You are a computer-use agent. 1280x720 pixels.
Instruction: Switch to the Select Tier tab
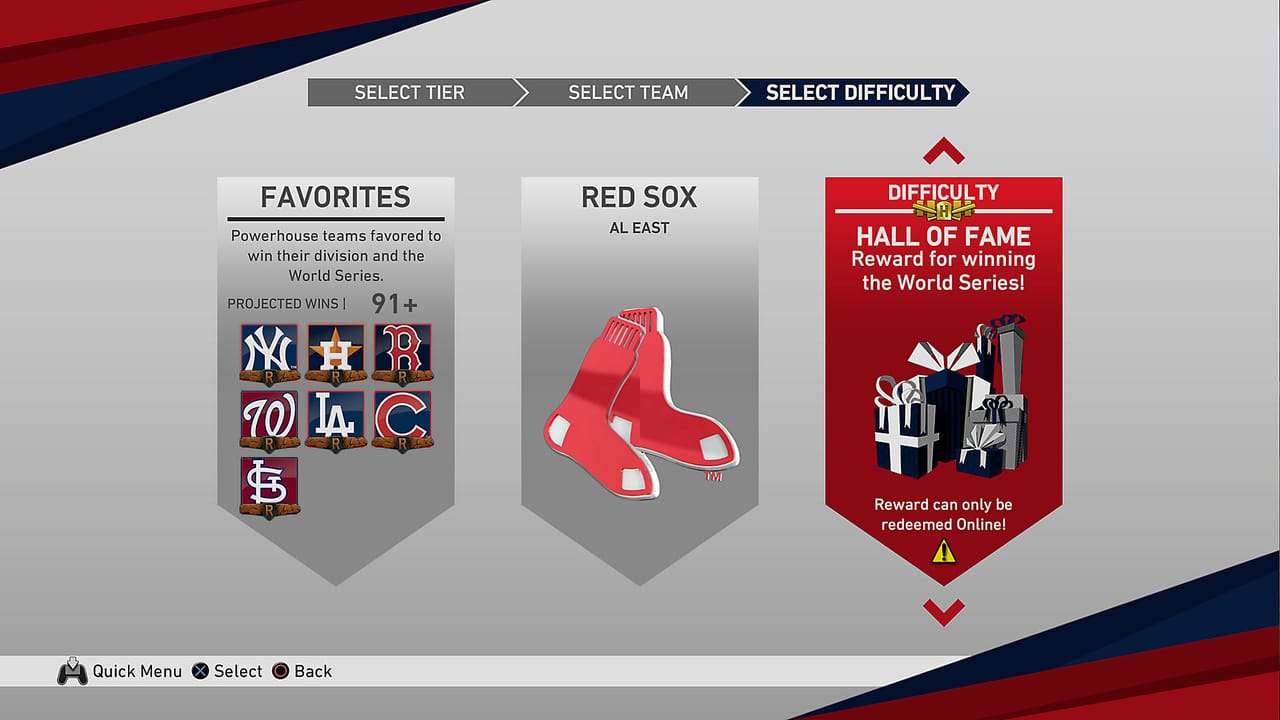[409, 92]
